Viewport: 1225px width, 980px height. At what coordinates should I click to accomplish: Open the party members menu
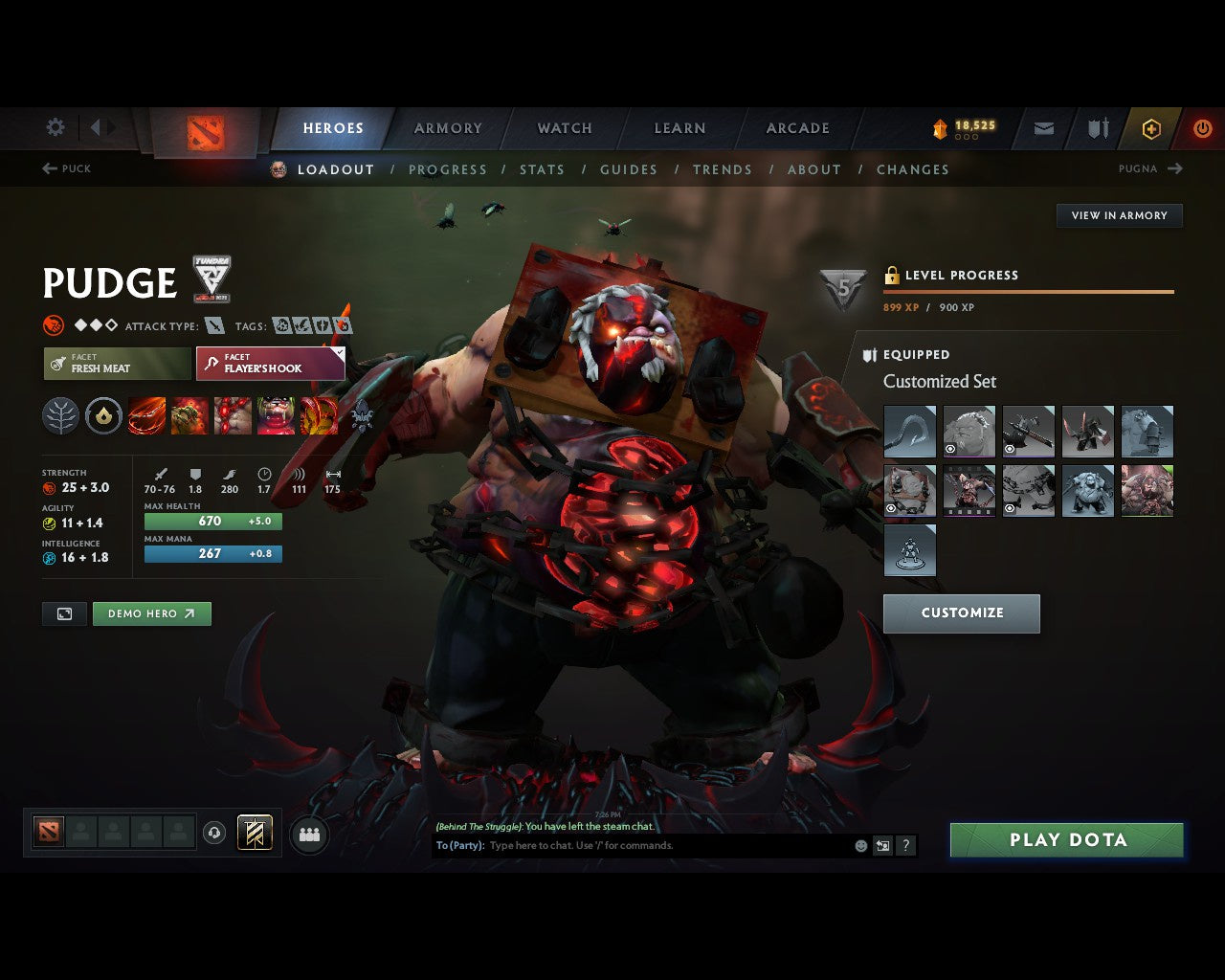[309, 833]
